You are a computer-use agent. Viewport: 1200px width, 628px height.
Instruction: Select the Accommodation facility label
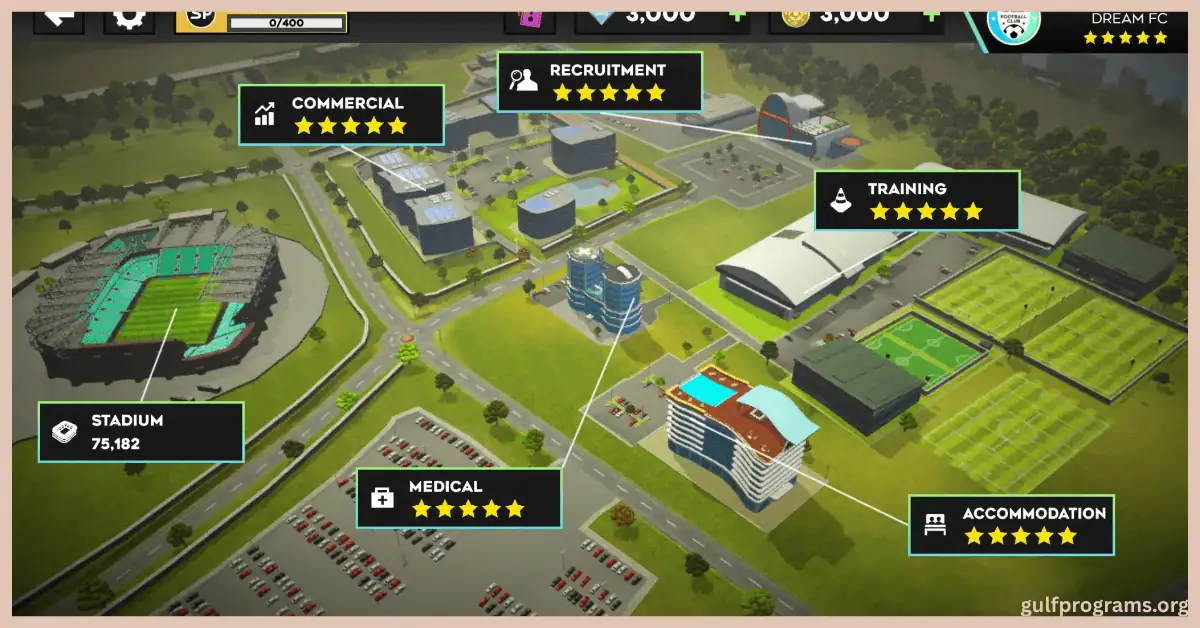coord(1011,525)
